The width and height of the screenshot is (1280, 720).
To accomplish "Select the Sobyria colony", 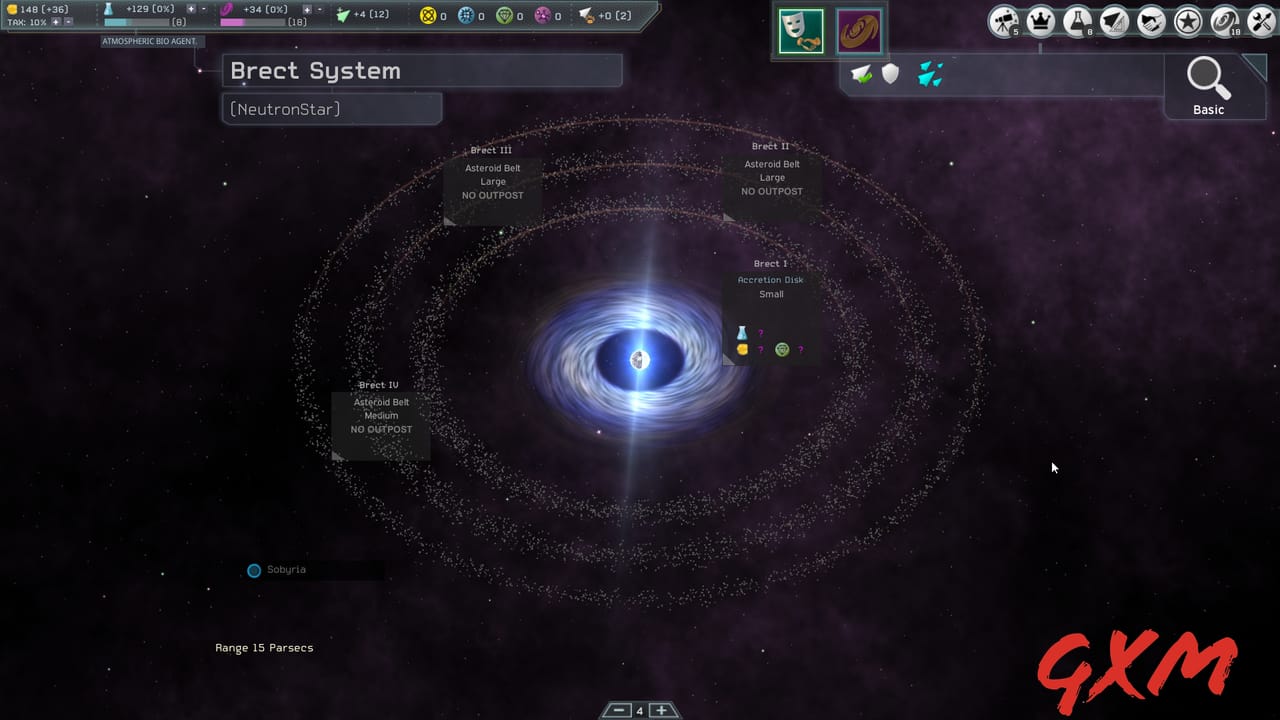I will 254,570.
